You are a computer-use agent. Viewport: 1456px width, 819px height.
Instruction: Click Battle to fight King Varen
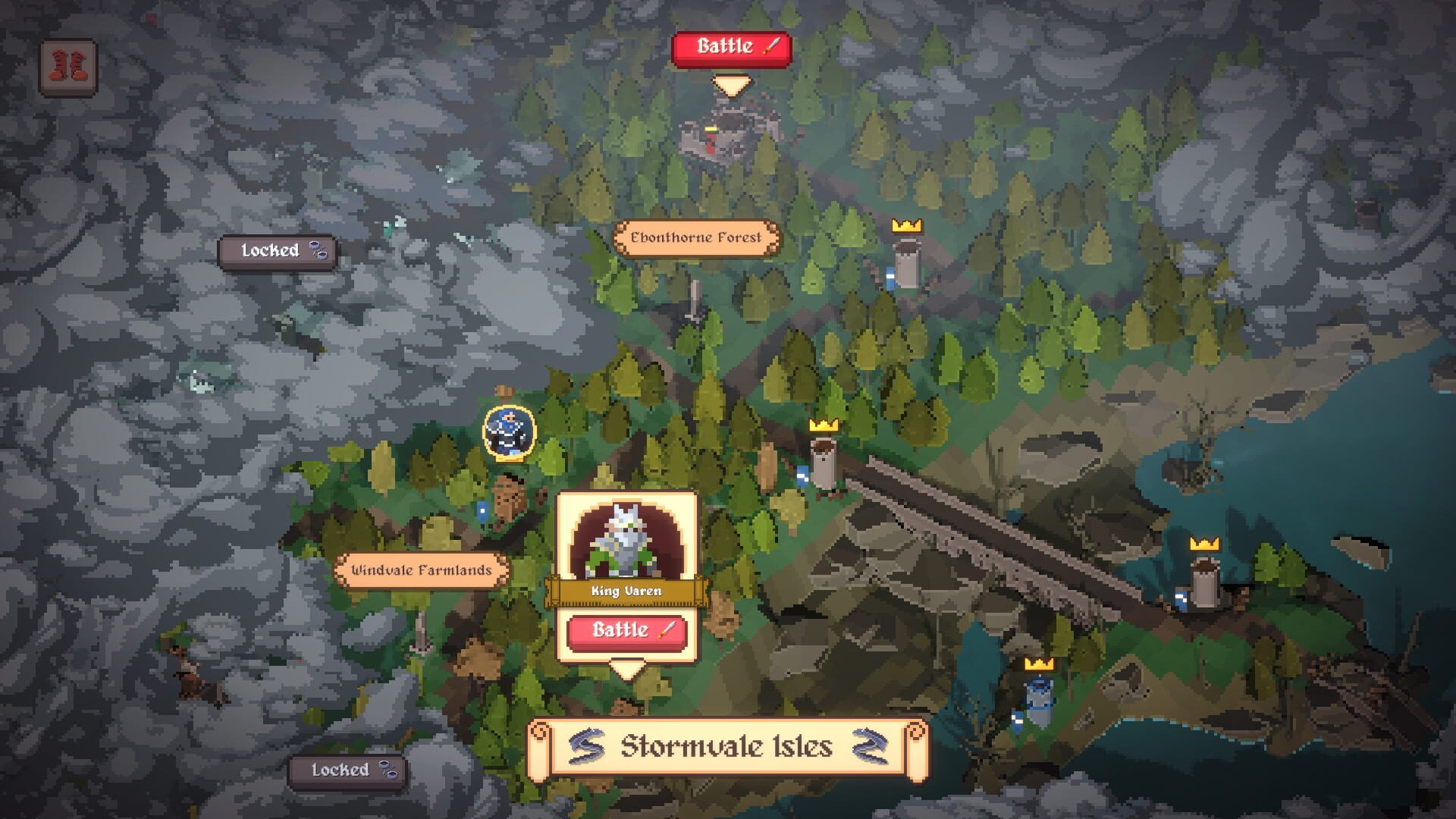tap(626, 630)
